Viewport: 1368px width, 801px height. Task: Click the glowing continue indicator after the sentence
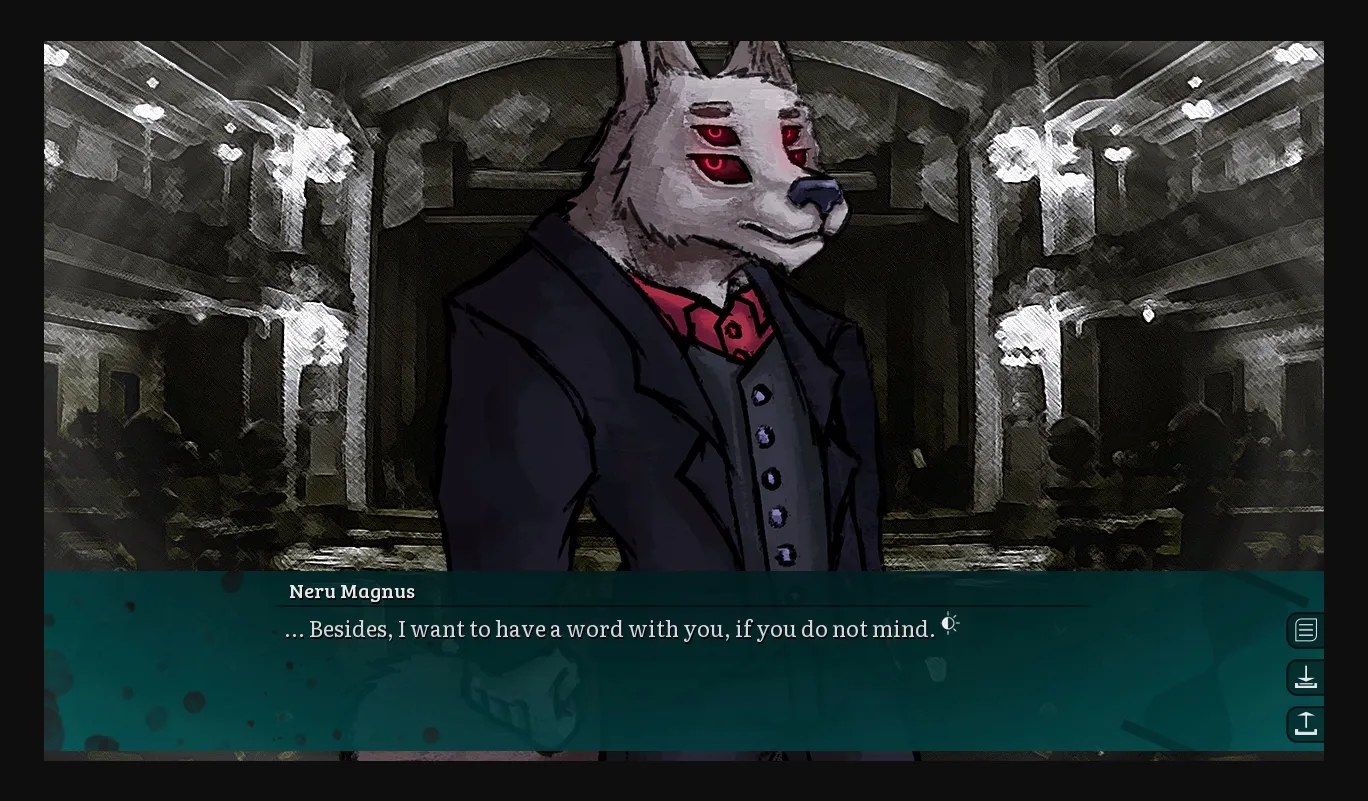point(949,624)
